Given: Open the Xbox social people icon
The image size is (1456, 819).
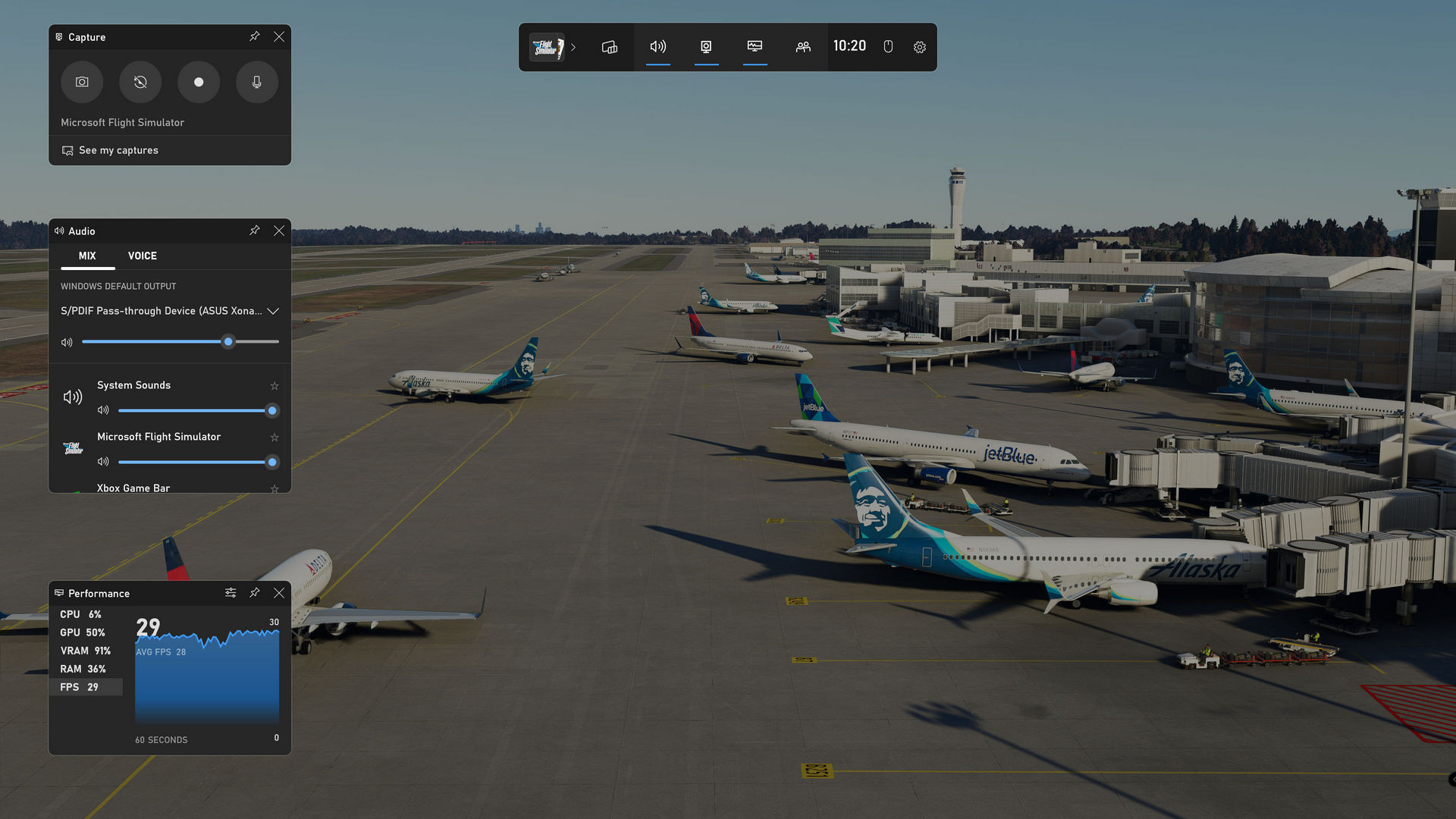Looking at the screenshot, I should [x=802, y=47].
